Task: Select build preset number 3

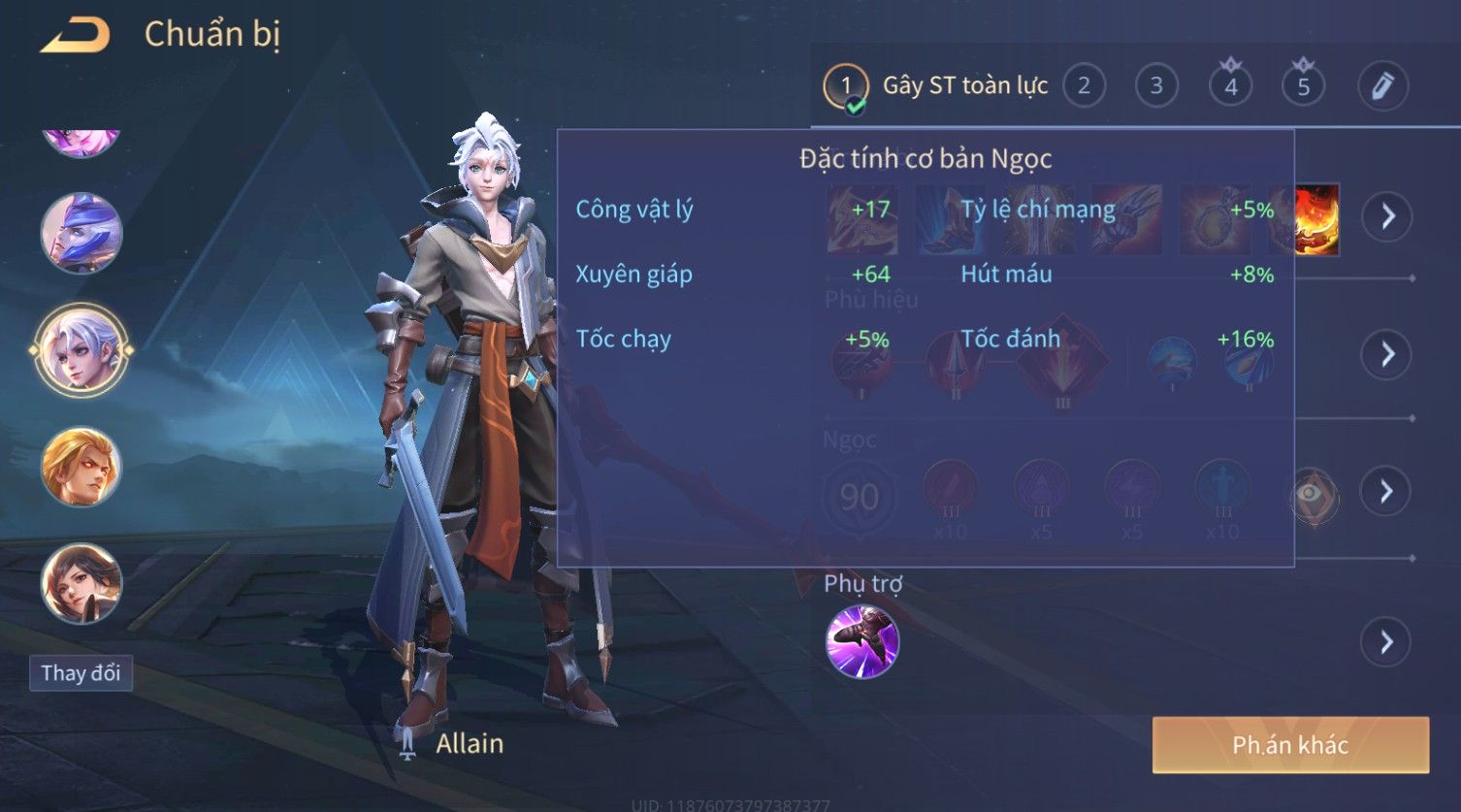Action: point(1156,86)
